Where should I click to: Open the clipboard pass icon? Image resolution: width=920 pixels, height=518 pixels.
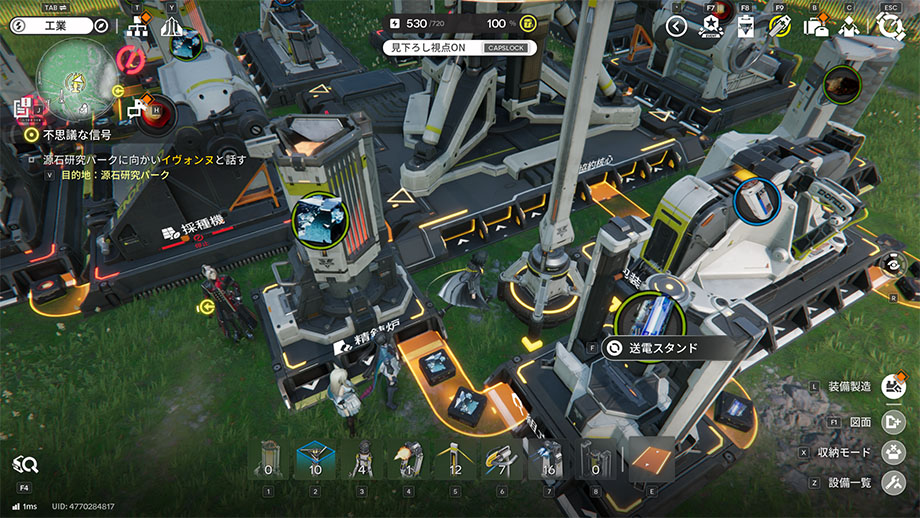745,26
